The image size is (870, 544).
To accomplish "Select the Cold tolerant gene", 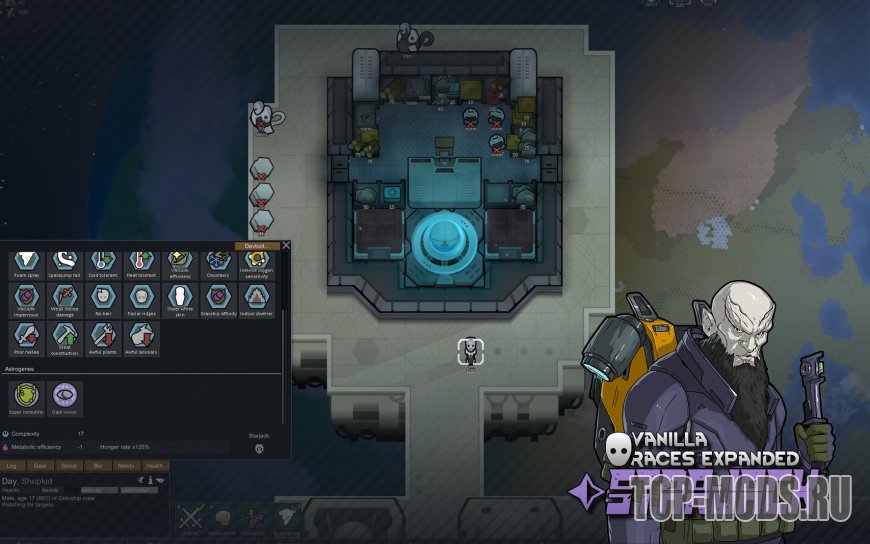I will click(101, 263).
